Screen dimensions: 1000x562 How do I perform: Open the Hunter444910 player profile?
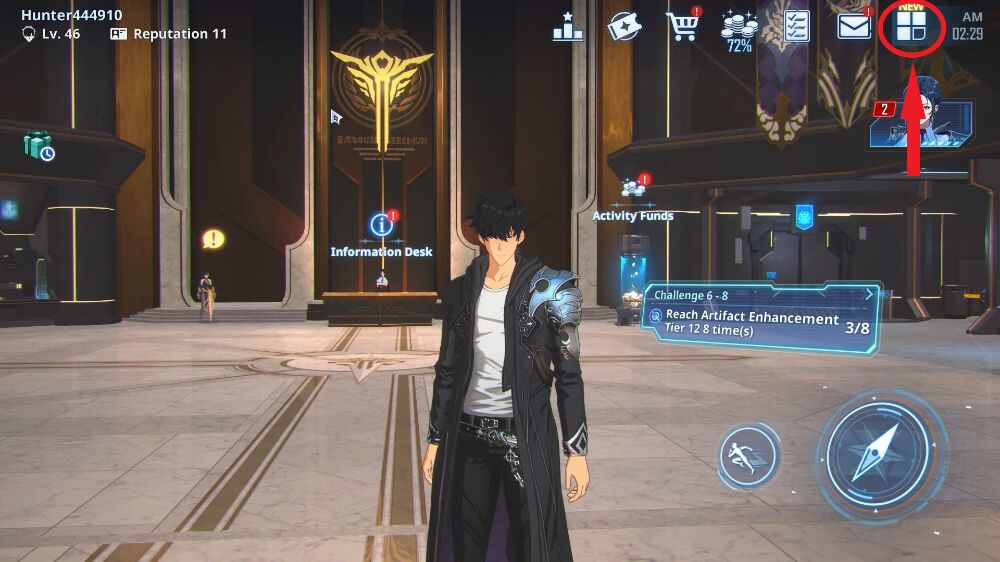coord(71,15)
